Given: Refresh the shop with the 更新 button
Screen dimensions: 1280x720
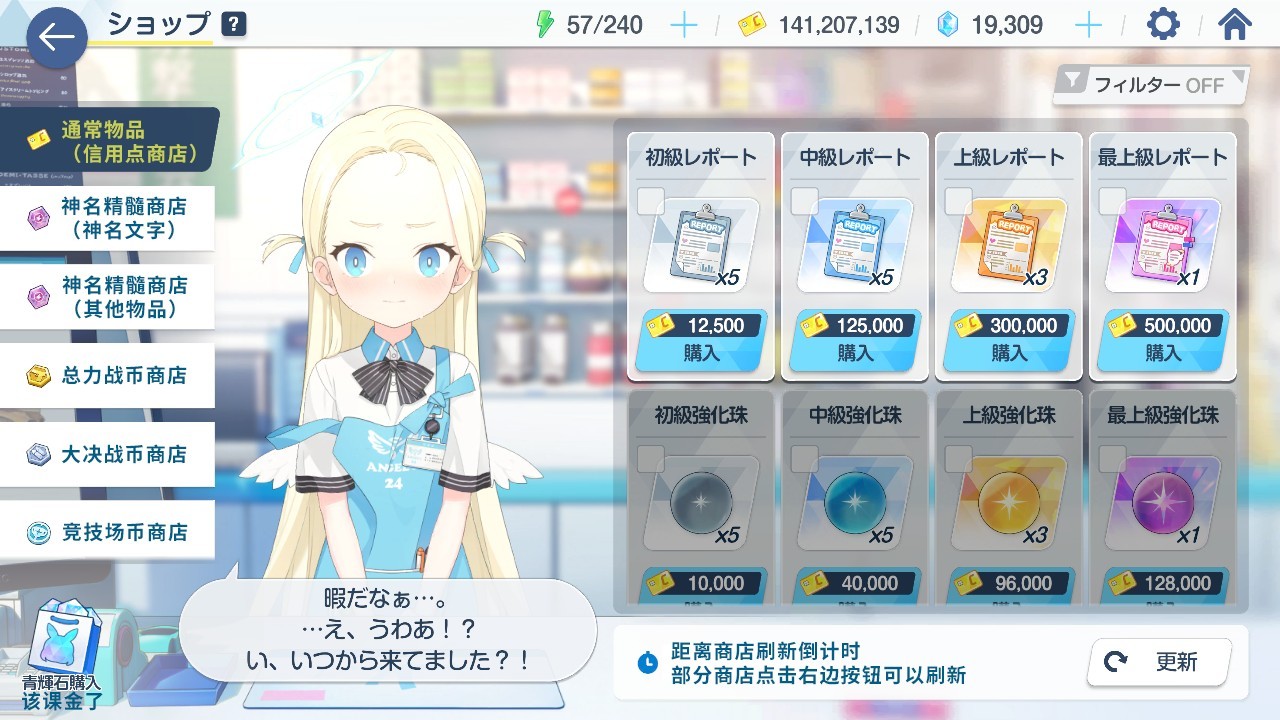Looking at the screenshot, I should (1156, 661).
